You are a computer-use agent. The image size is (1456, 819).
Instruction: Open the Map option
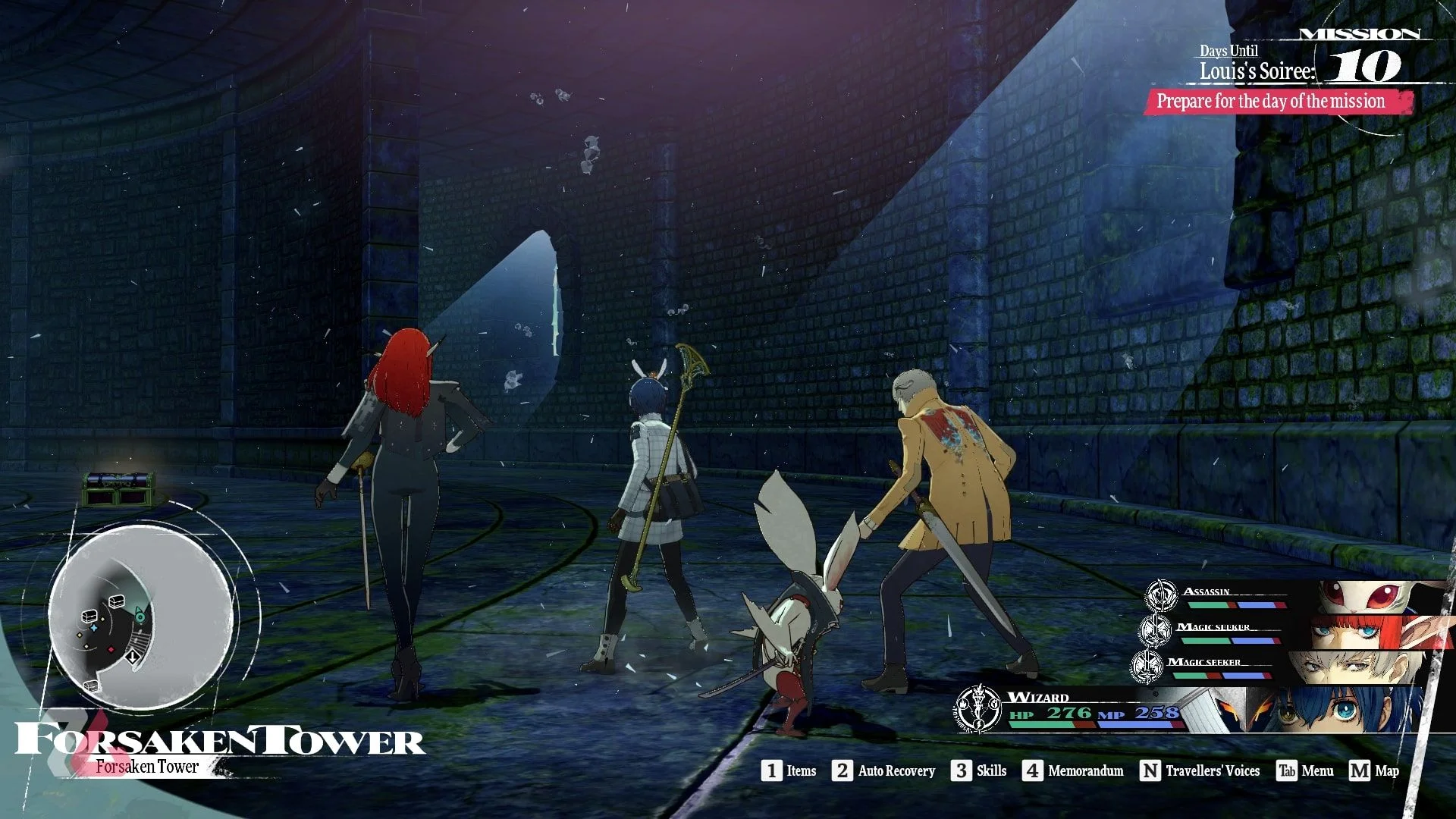(x=1374, y=770)
